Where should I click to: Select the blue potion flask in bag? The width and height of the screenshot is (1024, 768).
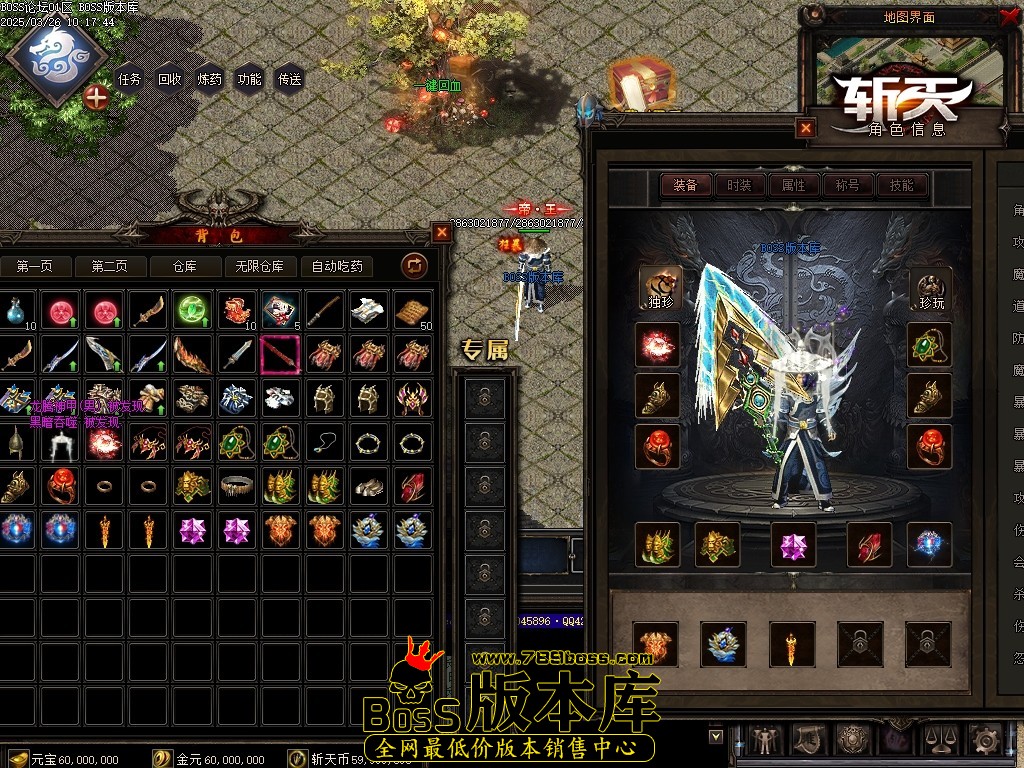click(14, 311)
